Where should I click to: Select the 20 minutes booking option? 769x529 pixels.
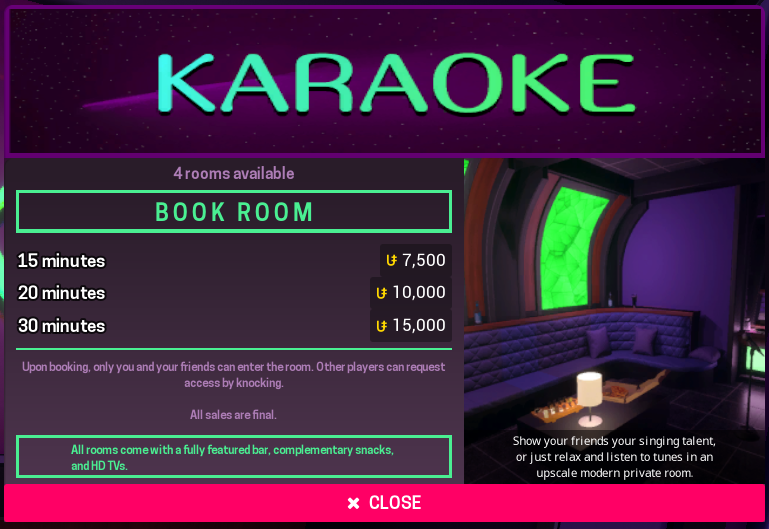tap(234, 293)
